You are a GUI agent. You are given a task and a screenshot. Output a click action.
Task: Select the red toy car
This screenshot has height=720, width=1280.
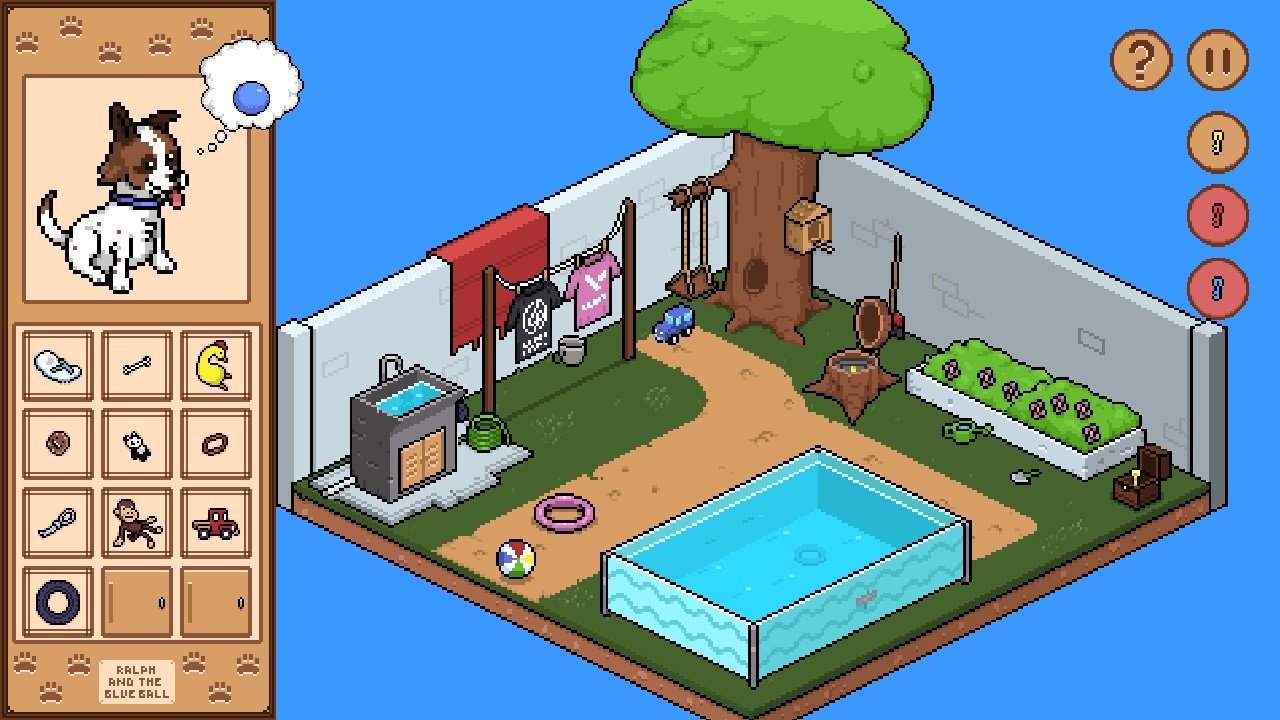(213, 521)
